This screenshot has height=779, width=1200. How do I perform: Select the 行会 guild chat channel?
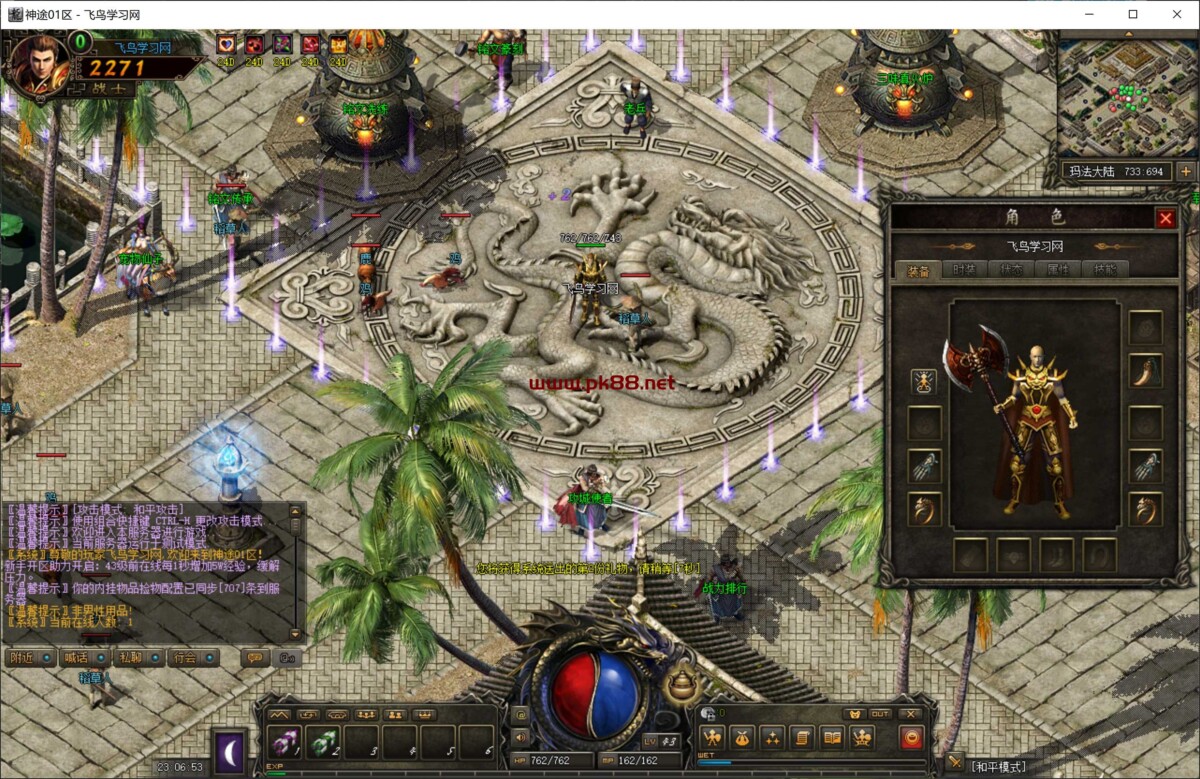click(184, 657)
